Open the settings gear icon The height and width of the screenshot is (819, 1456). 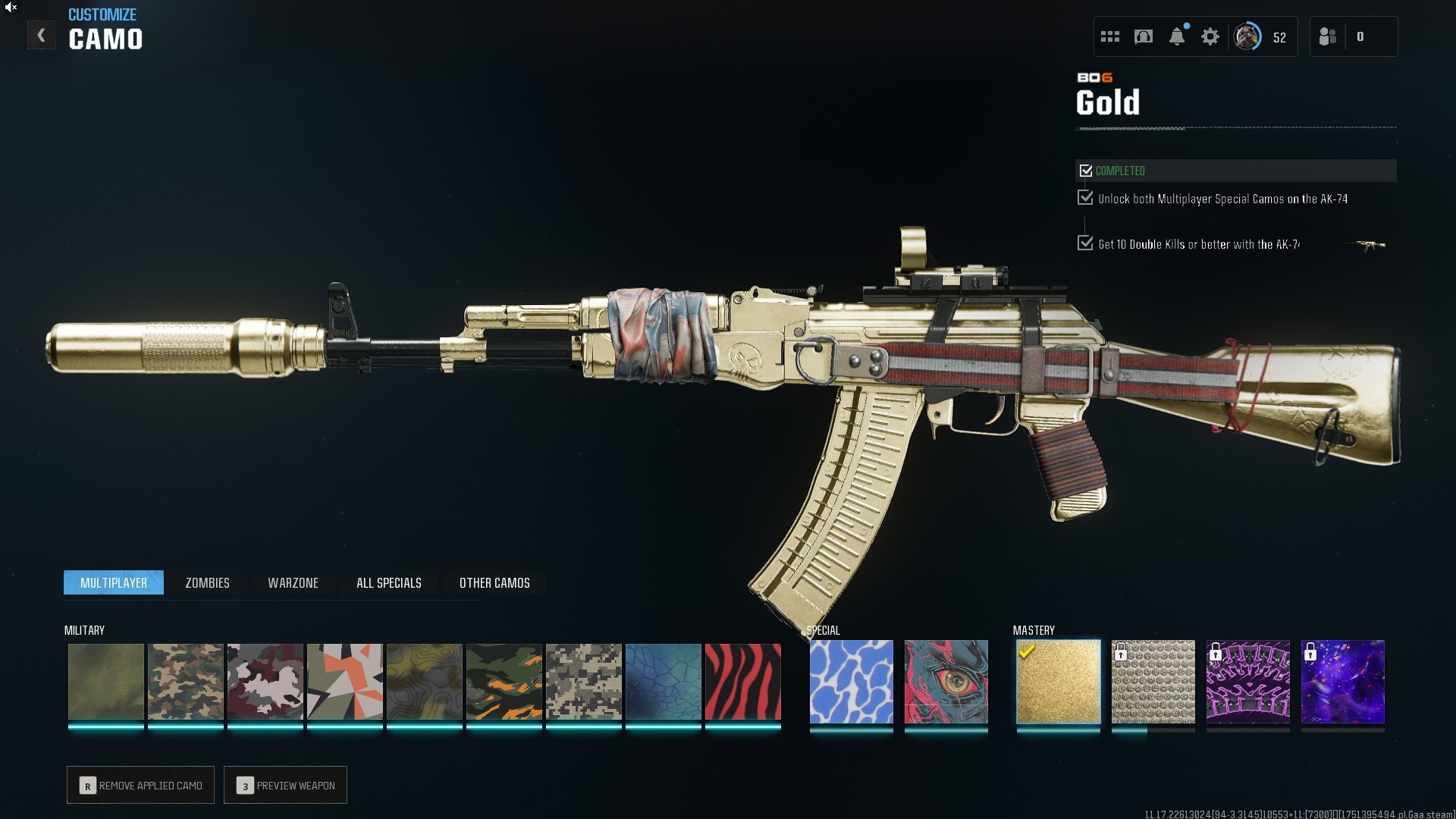pyautogui.click(x=1210, y=36)
